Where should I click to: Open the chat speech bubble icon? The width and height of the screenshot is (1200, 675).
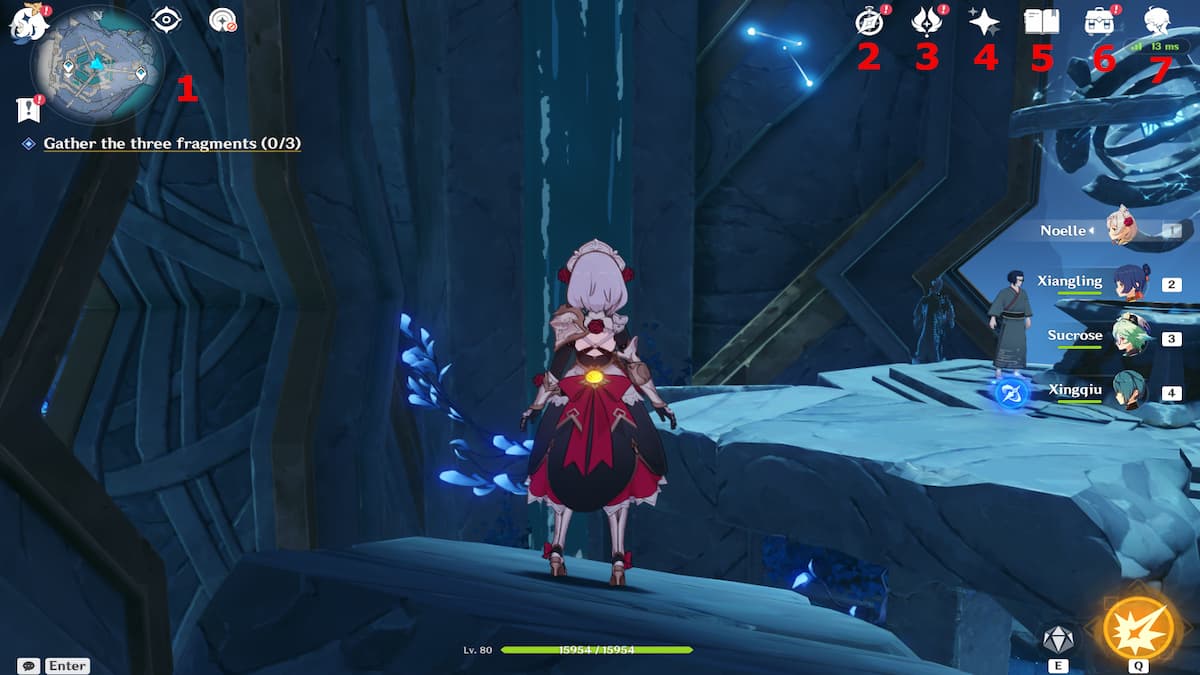point(29,665)
